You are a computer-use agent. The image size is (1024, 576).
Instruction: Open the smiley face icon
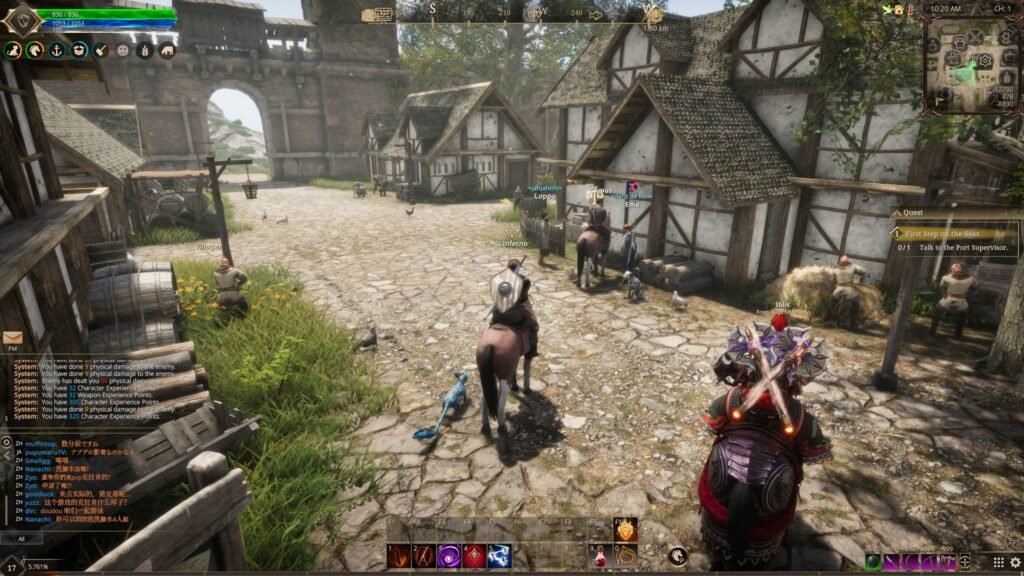coord(123,49)
